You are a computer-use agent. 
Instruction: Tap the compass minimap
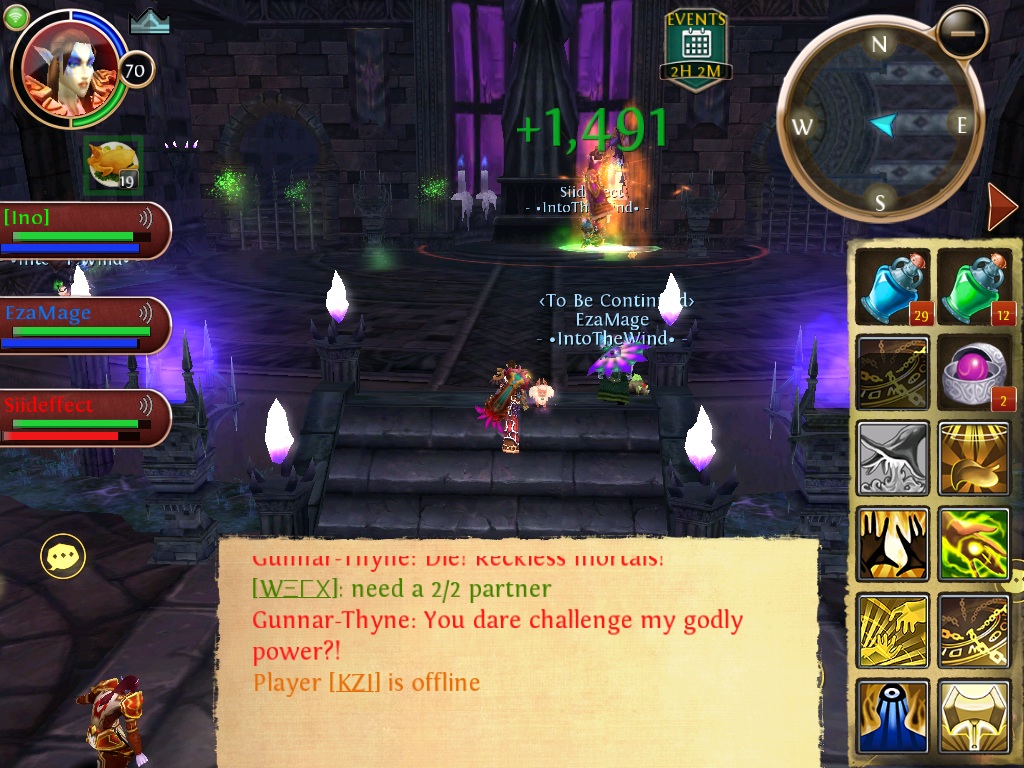(x=880, y=125)
